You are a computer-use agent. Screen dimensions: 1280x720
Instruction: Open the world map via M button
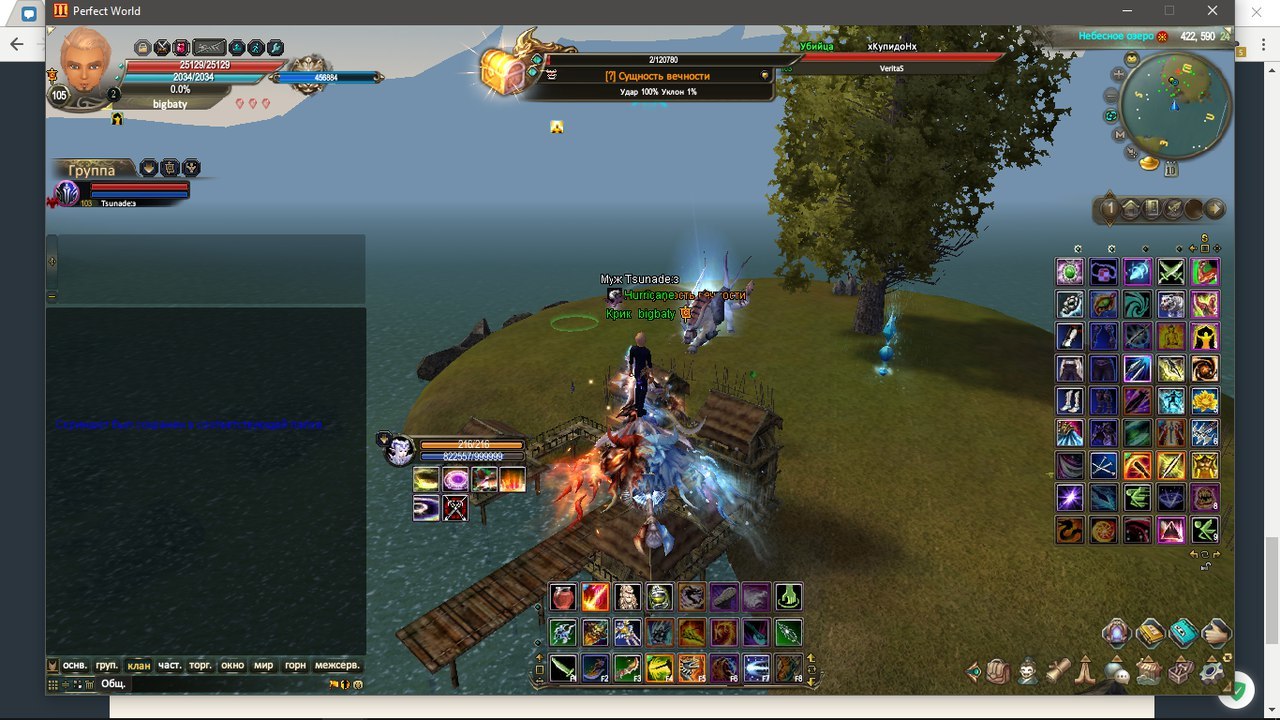click(1119, 134)
